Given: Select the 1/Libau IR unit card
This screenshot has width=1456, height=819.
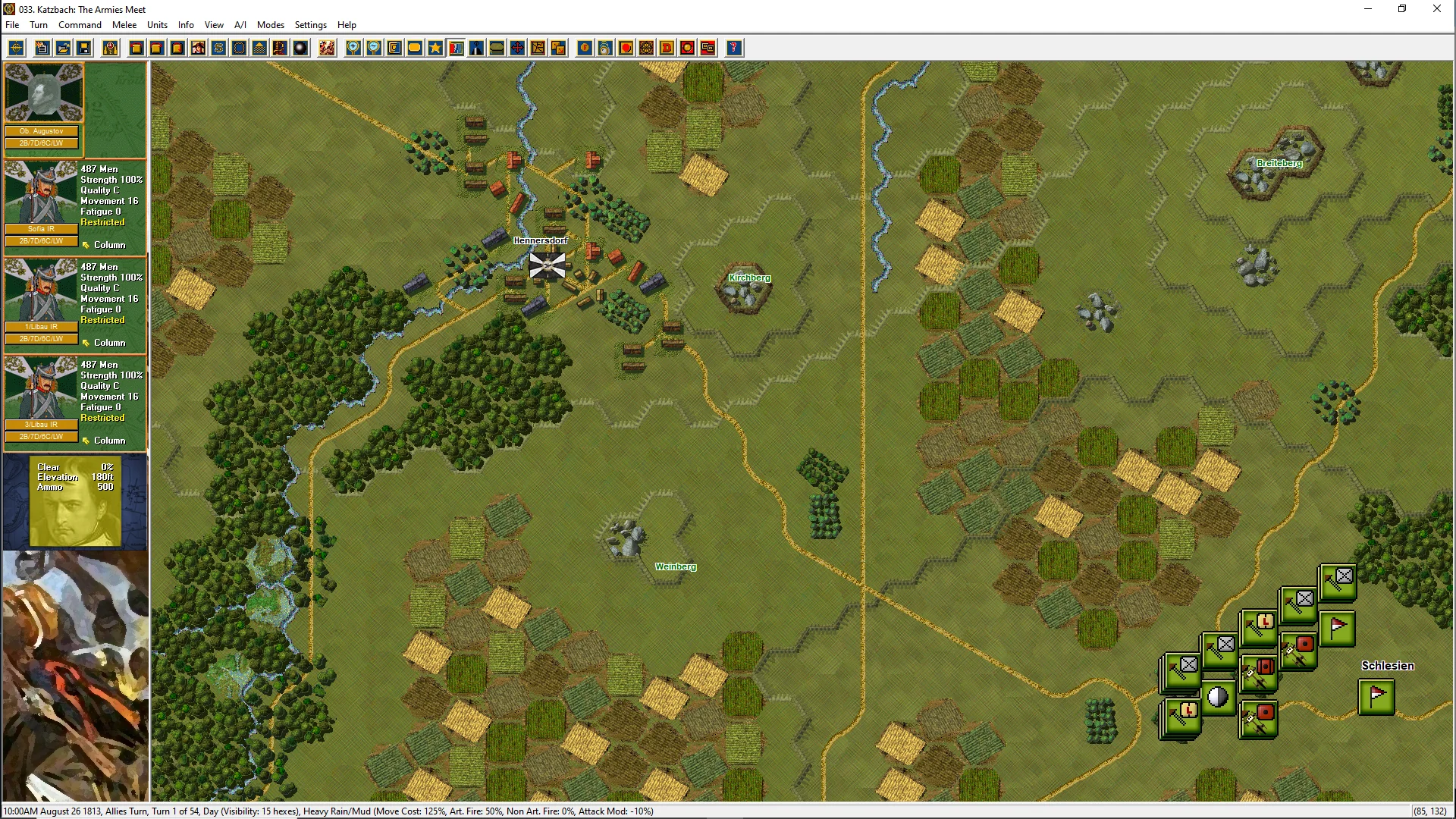Looking at the screenshot, I should point(42,301).
